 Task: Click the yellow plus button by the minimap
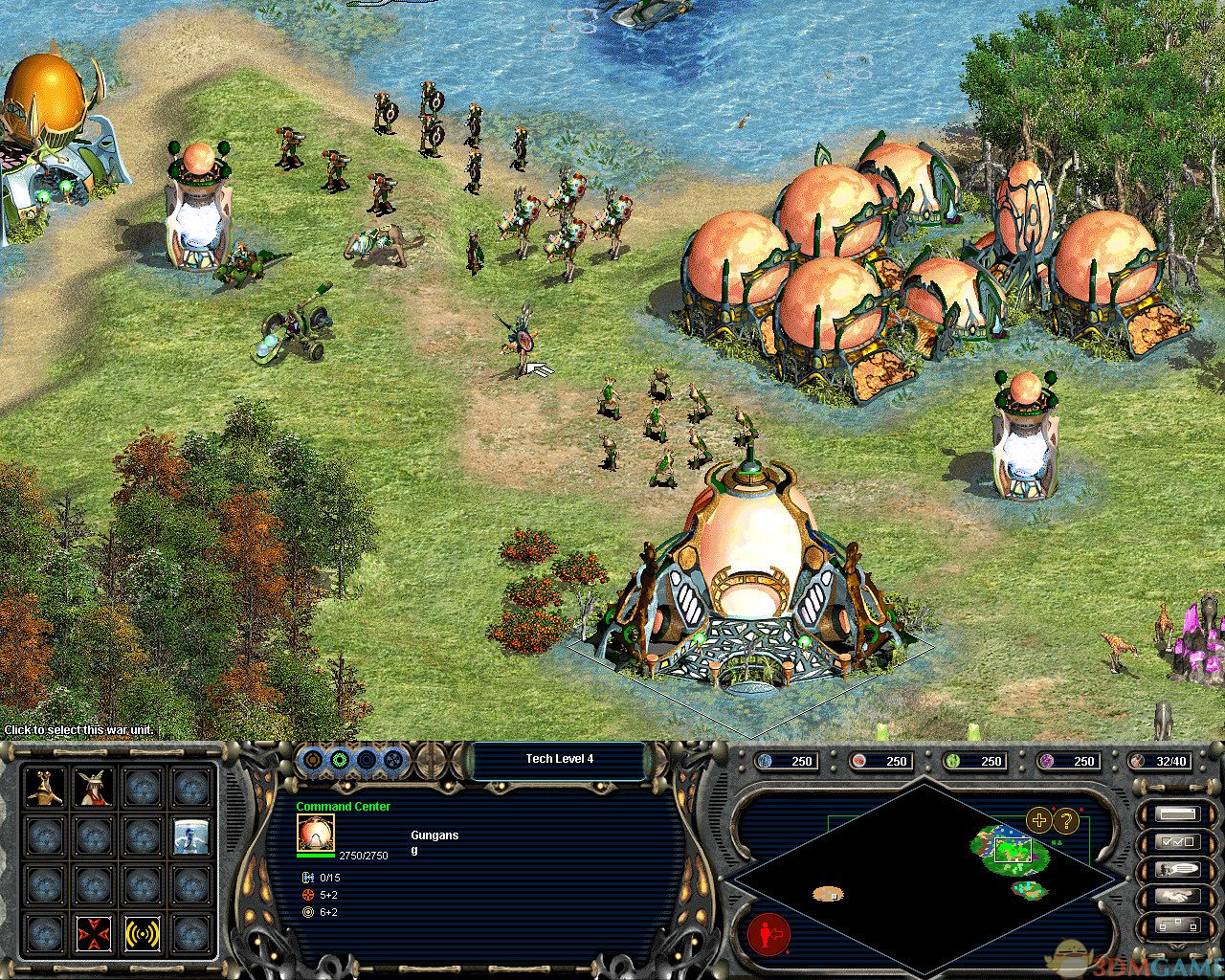click(1038, 819)
